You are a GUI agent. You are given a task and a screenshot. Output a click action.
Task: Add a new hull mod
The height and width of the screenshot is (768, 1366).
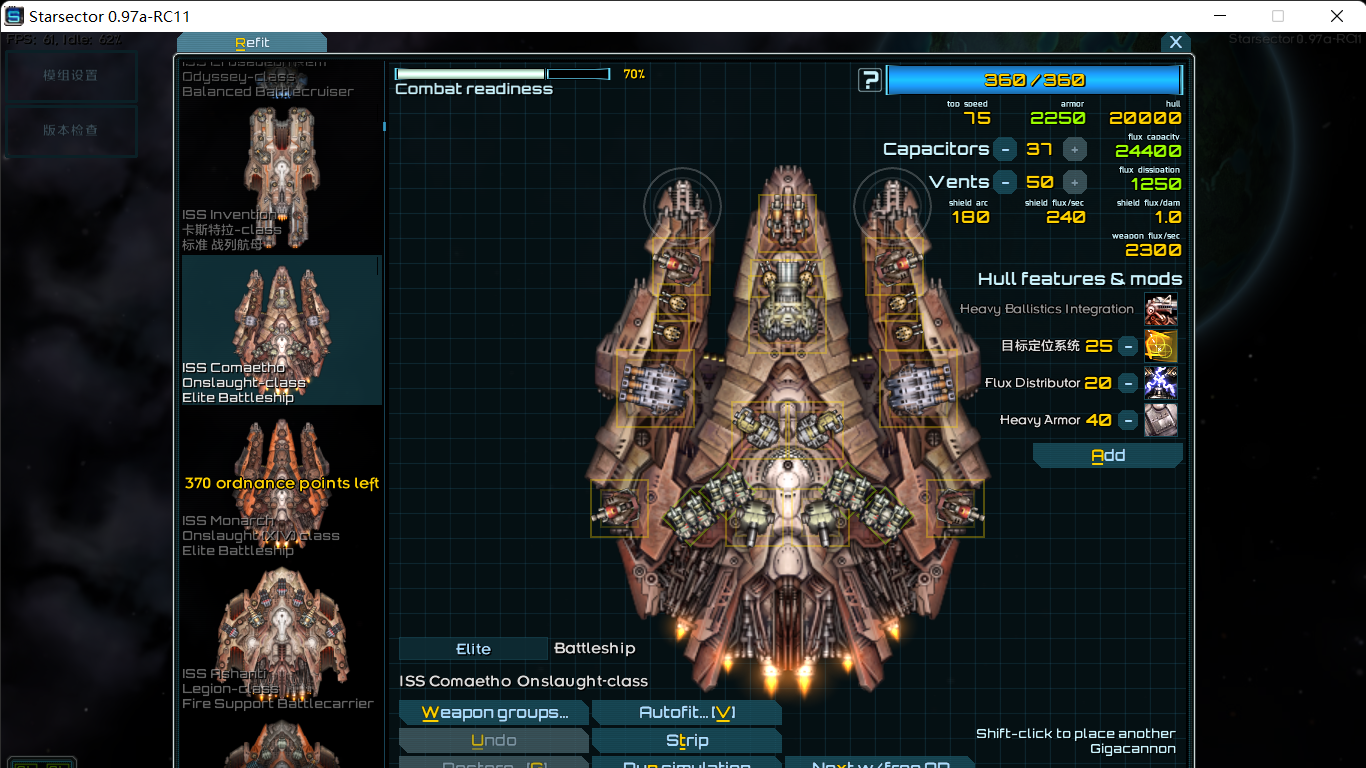1107,456
